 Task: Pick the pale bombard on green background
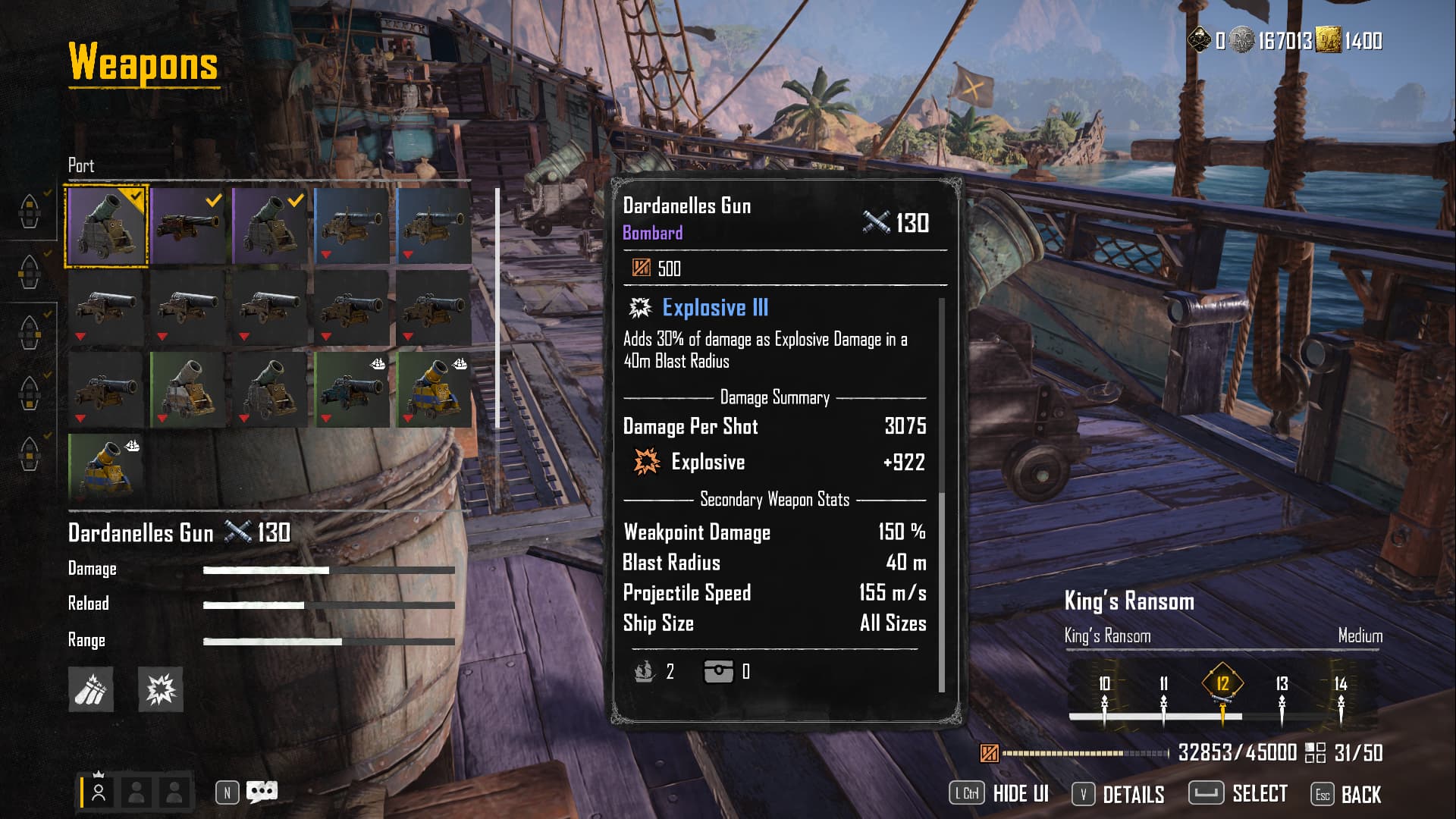coord(188,389)
